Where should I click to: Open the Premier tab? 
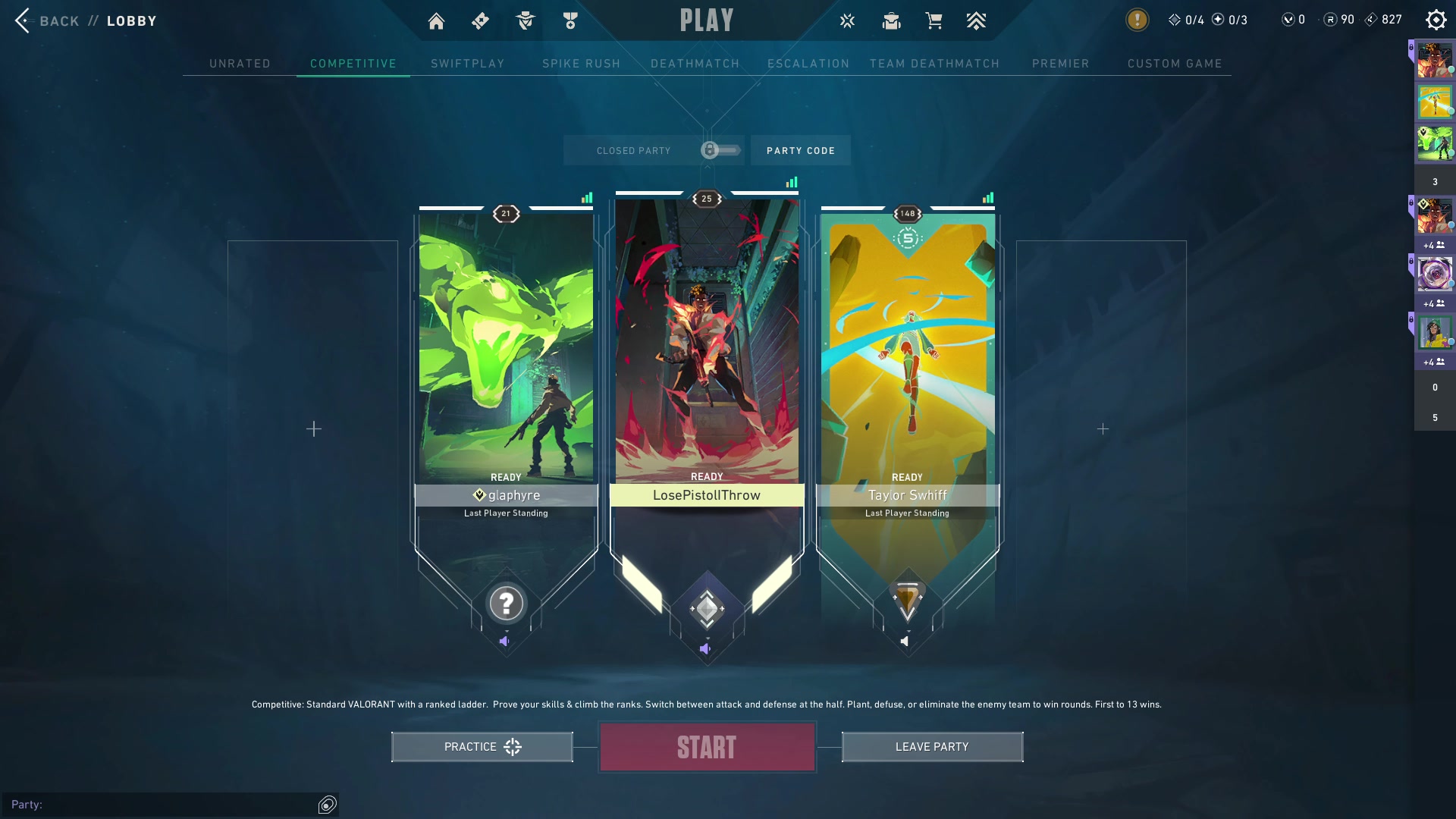click(1060, 64)
